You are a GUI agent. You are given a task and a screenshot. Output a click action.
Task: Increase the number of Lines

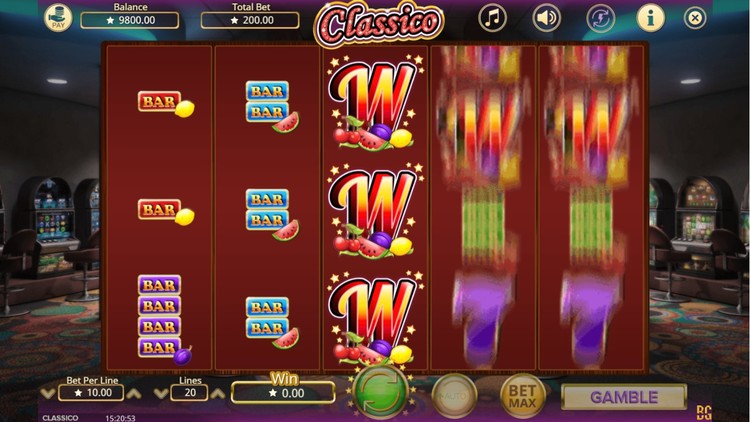click(218, 394)
